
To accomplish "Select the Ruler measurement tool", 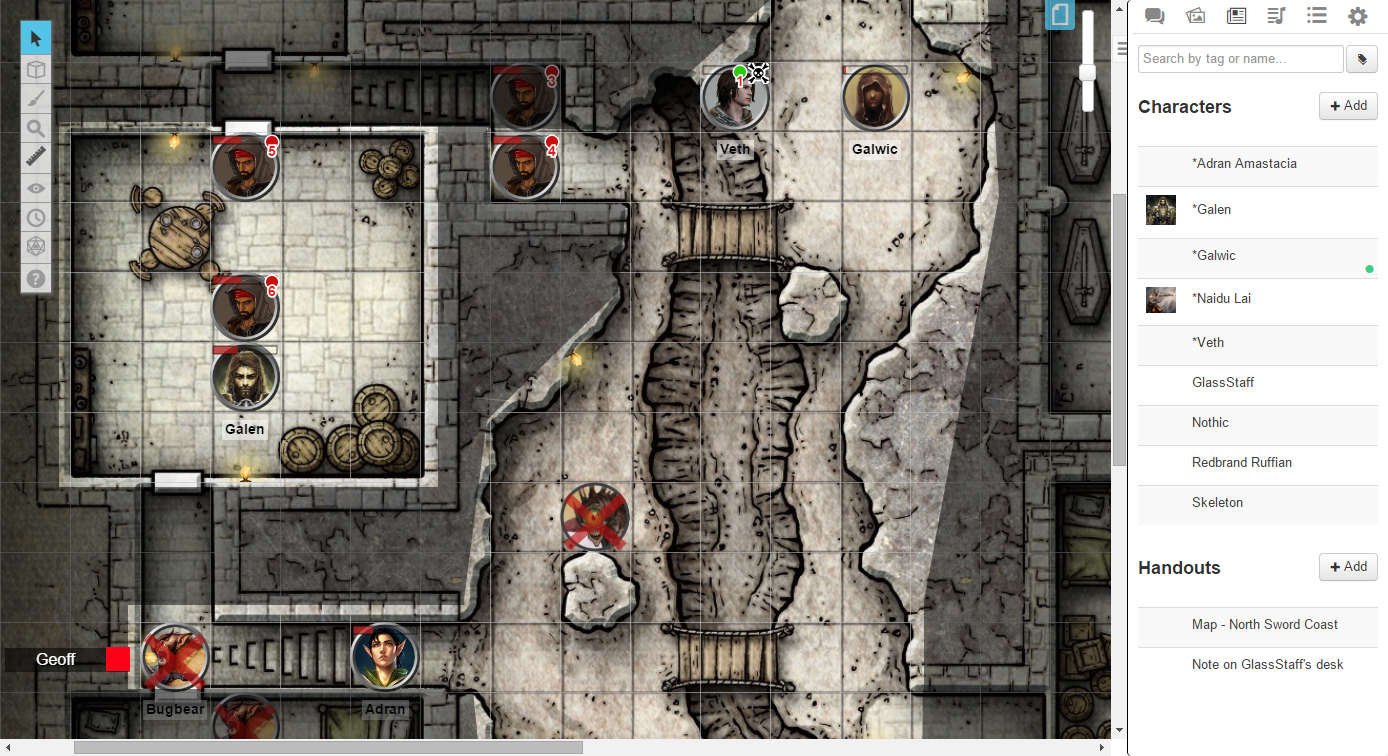I will point(36,157).
